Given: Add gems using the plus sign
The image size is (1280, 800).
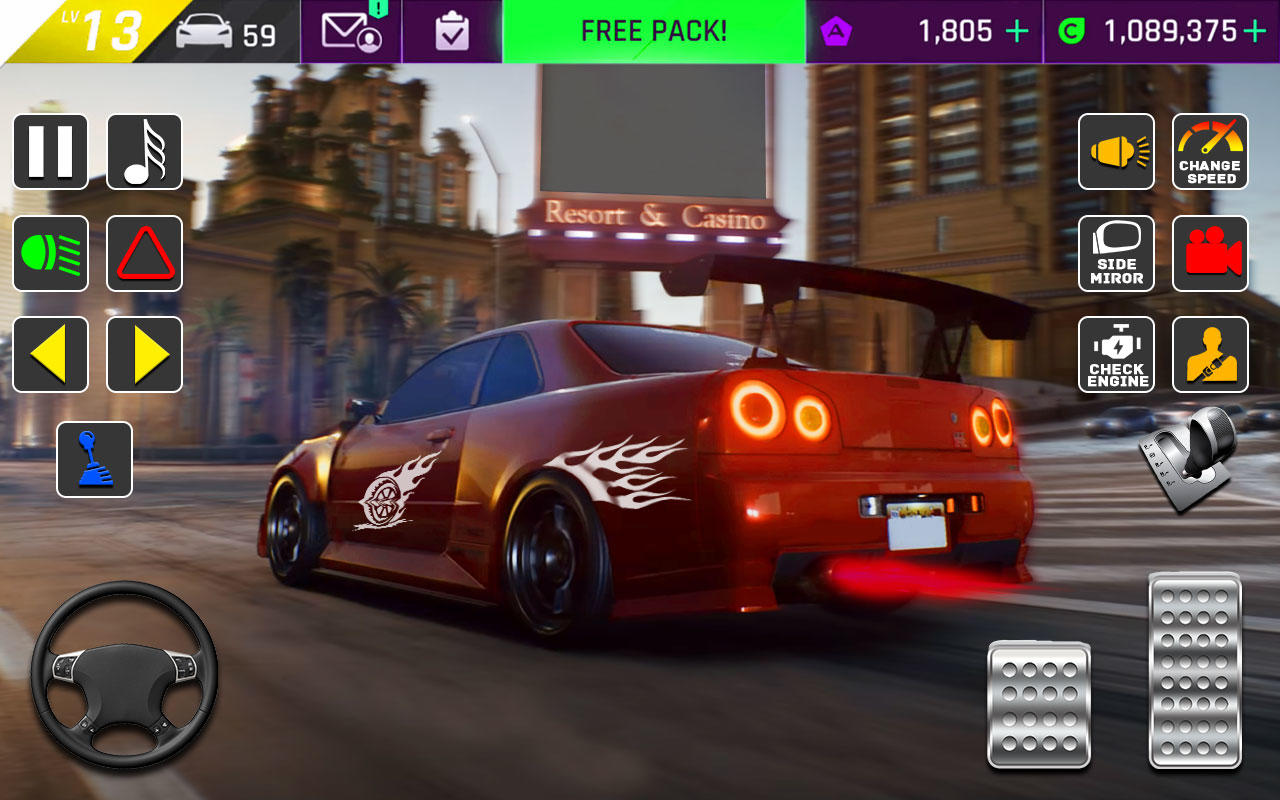Looking at the screenshot, I should pos(1017,31).
